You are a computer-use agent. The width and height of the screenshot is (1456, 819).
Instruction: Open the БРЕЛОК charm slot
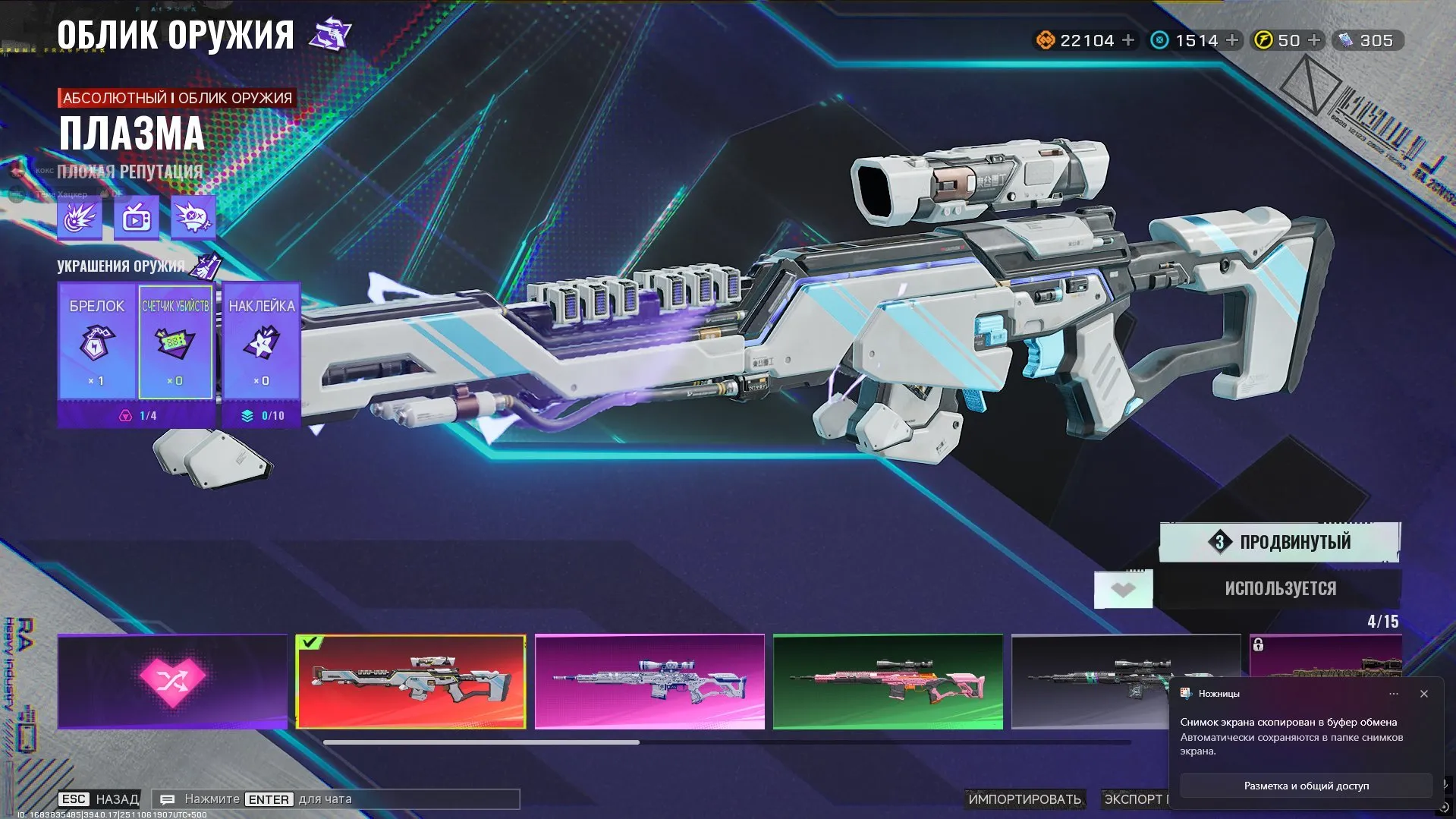click(97, 342)
